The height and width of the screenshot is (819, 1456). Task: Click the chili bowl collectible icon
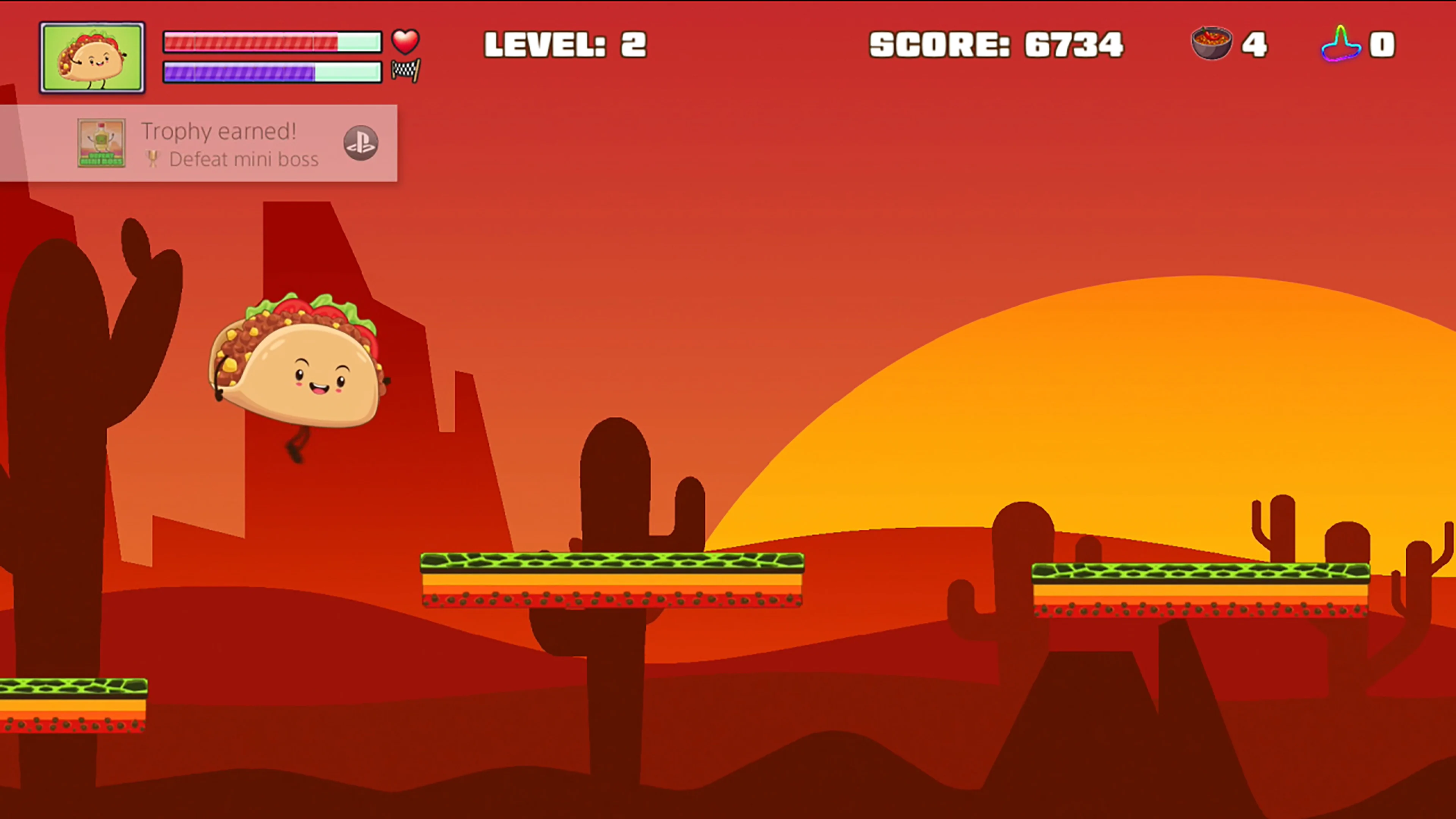[1211, 44]
